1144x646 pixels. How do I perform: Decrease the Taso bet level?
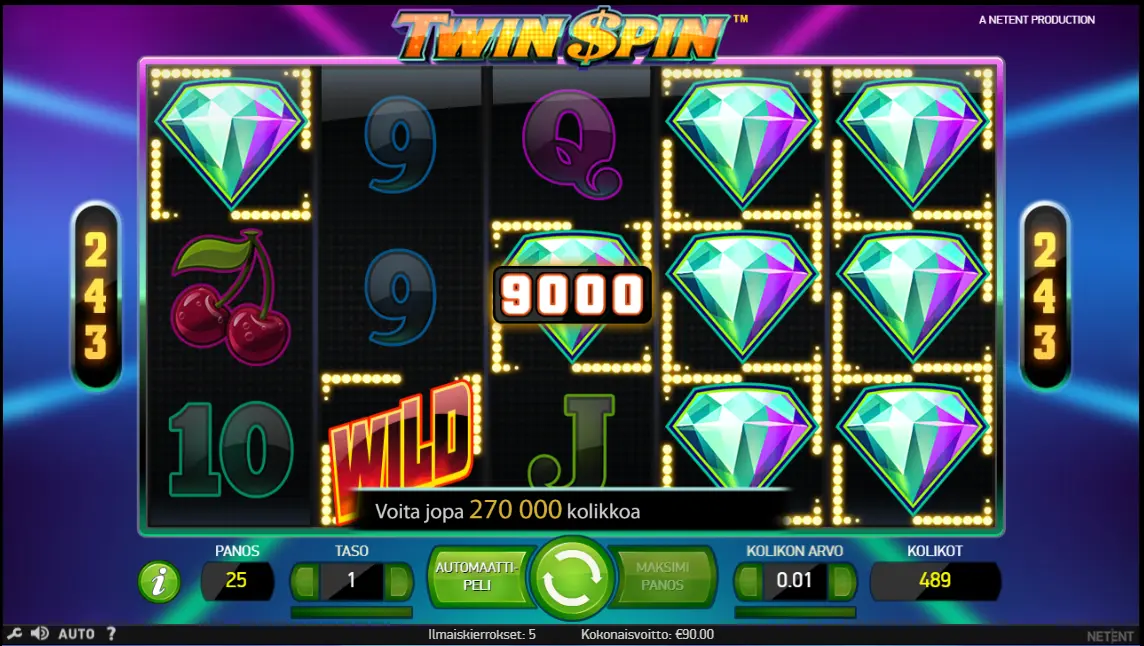point(304,581)
